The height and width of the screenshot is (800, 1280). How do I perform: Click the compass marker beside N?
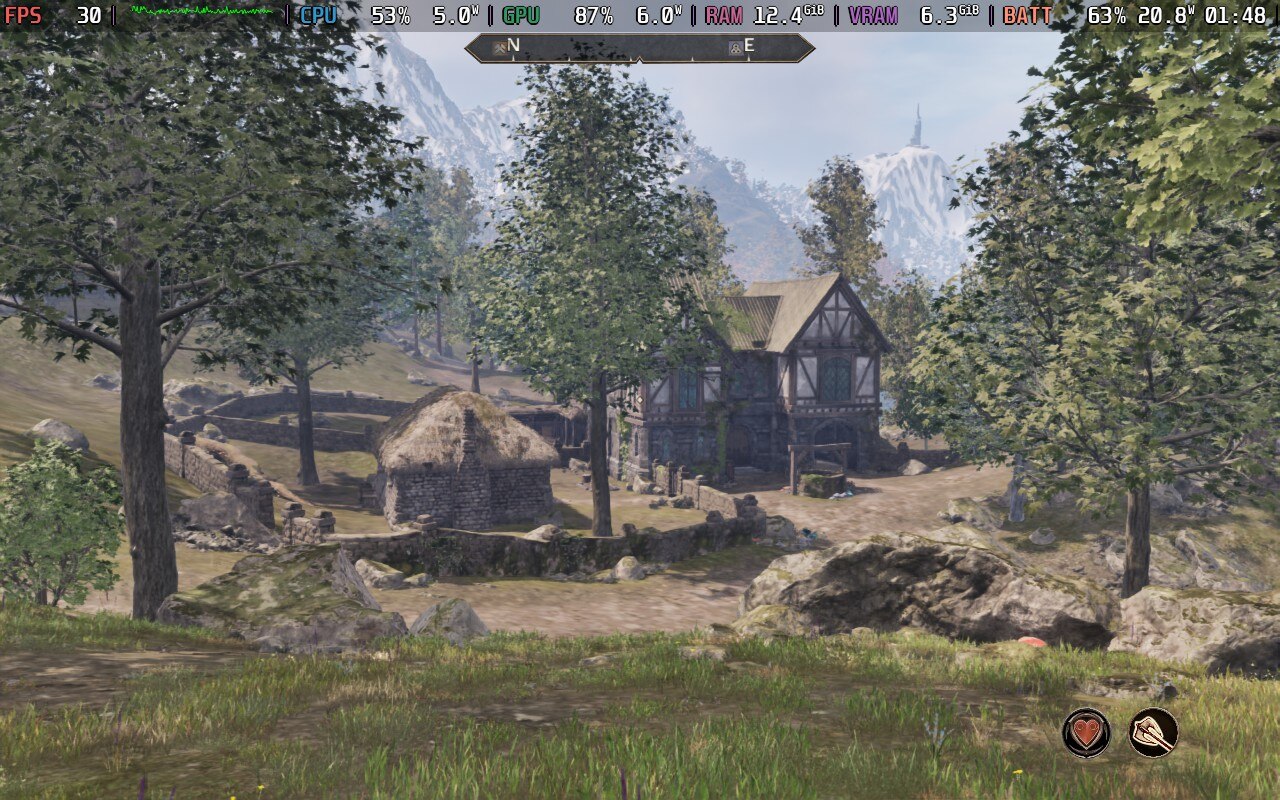(498, 47)
